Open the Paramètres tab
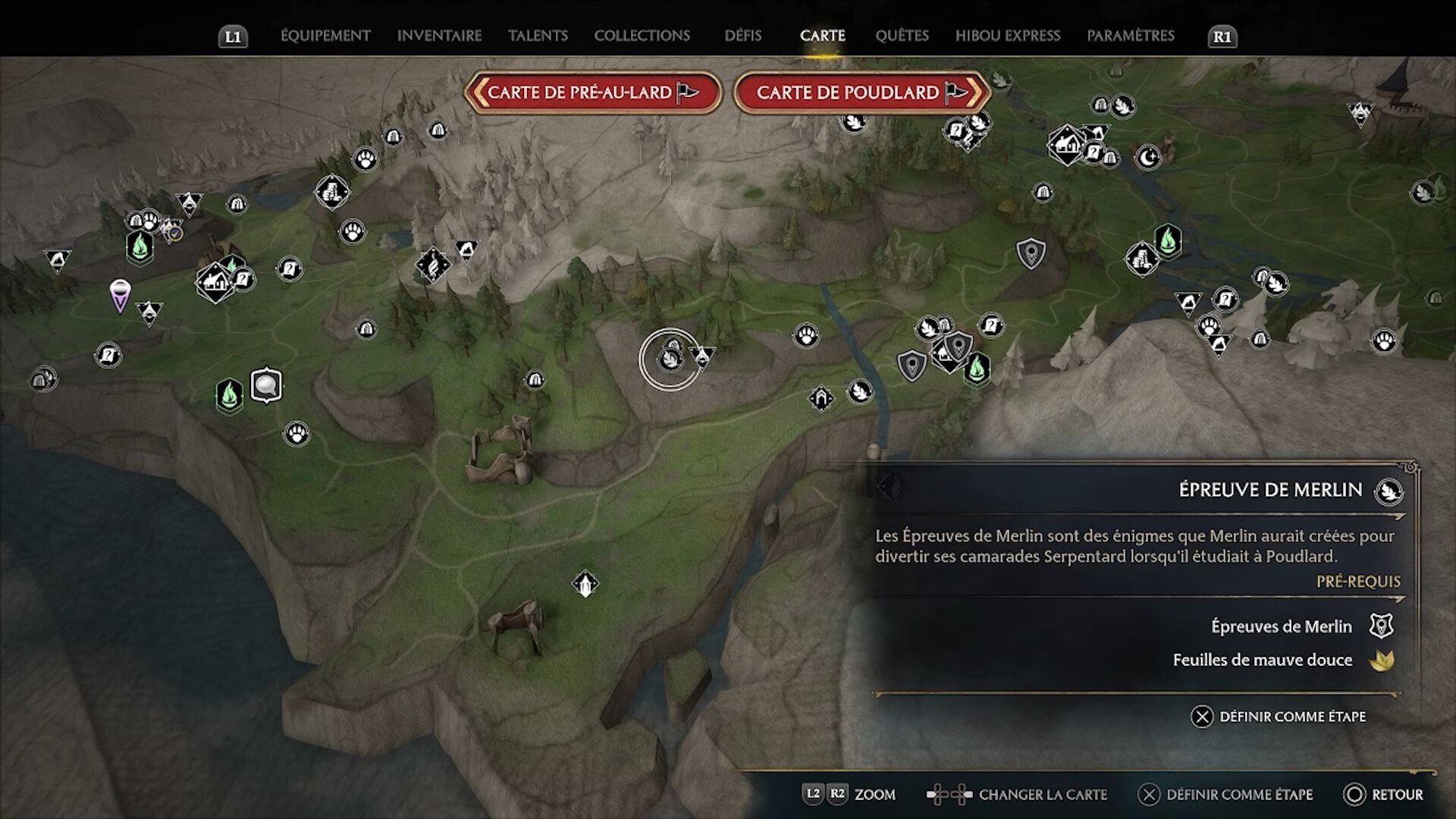 click(1130, 36)
